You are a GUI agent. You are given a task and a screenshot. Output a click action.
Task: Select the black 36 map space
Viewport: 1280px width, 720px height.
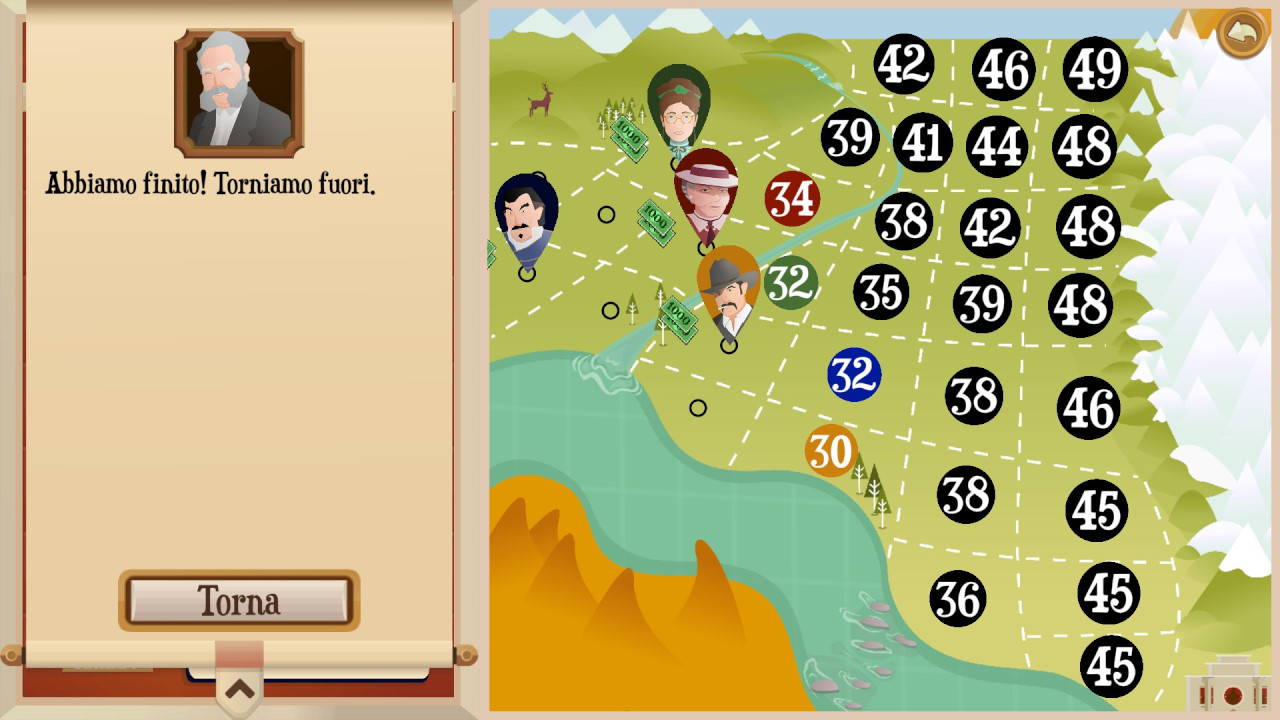[x=958, y=599]
